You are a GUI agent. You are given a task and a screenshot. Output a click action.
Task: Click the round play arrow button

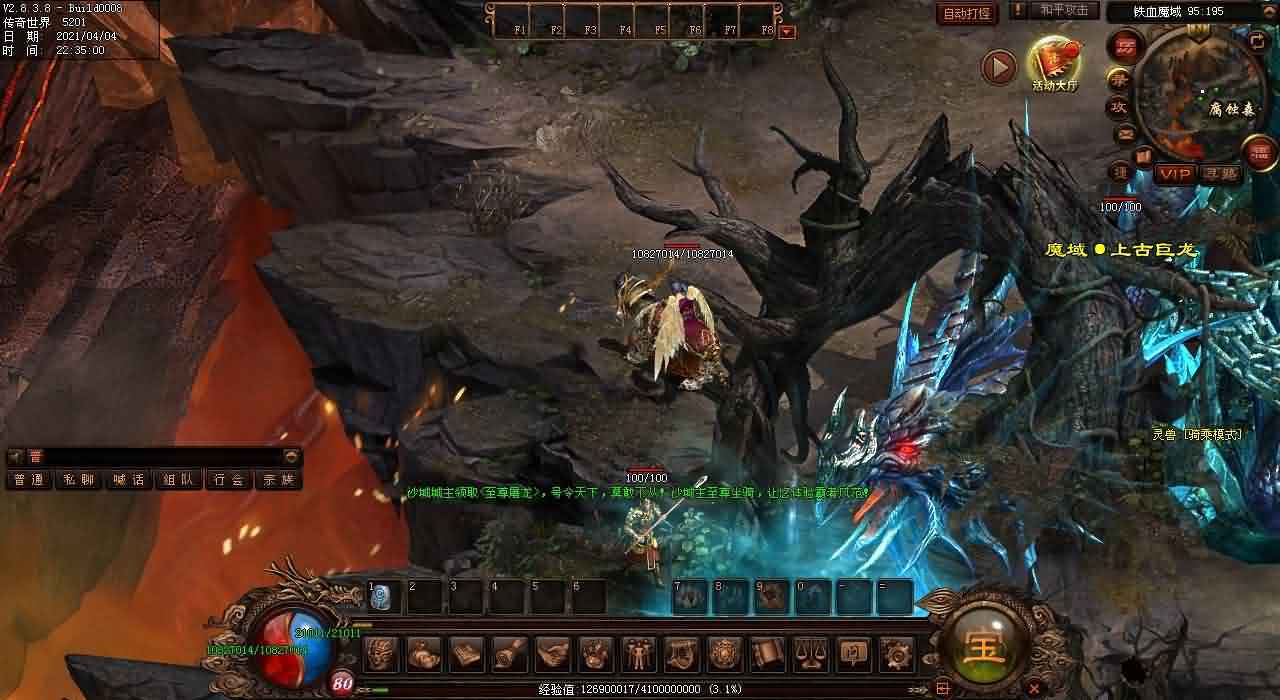[x=998, y=67]
